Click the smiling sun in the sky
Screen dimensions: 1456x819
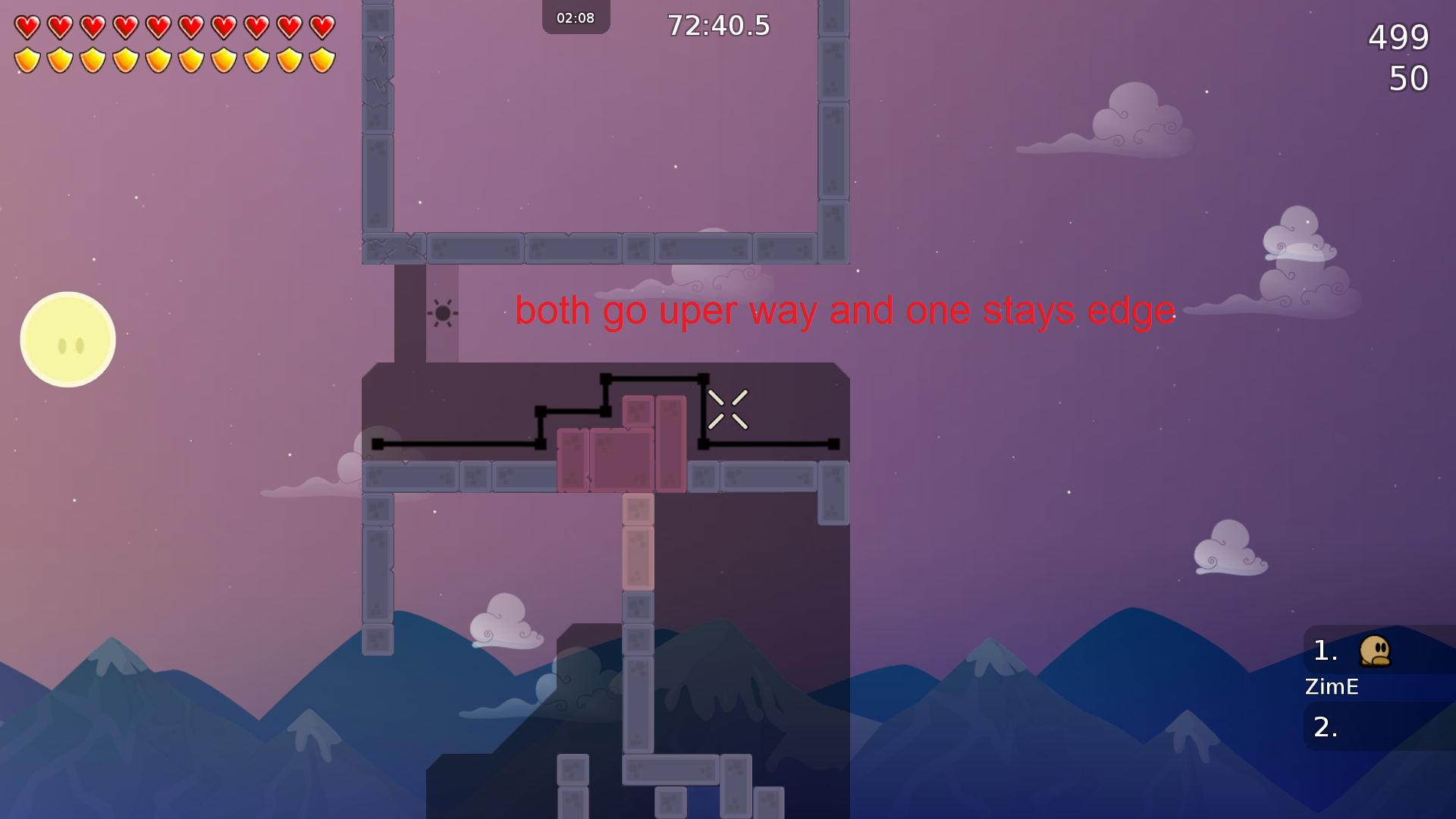[67, 339]
